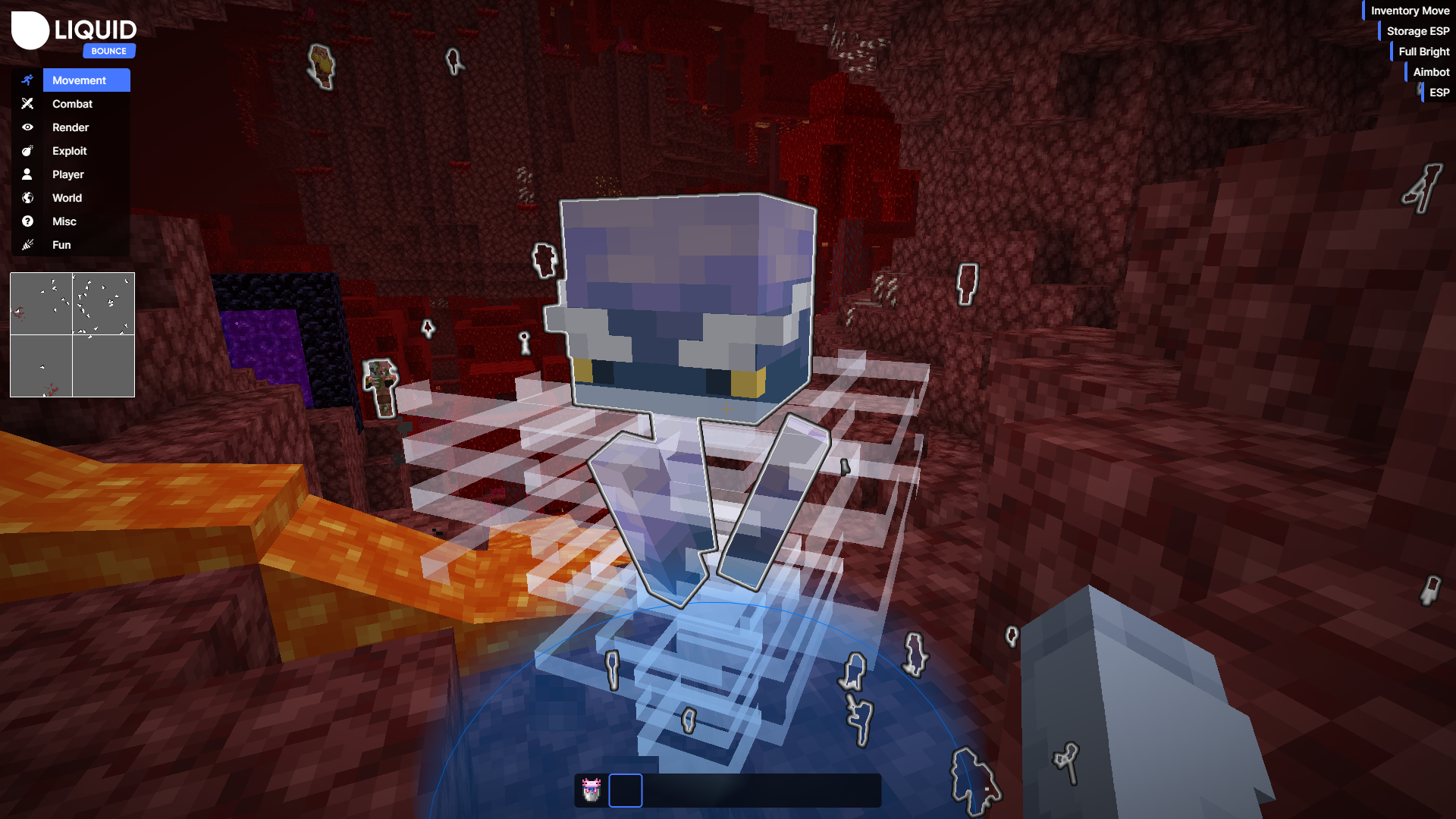Viewport: 1456px width, 819px height.
Task: Click the Exploit category icon
Action: 27,151
